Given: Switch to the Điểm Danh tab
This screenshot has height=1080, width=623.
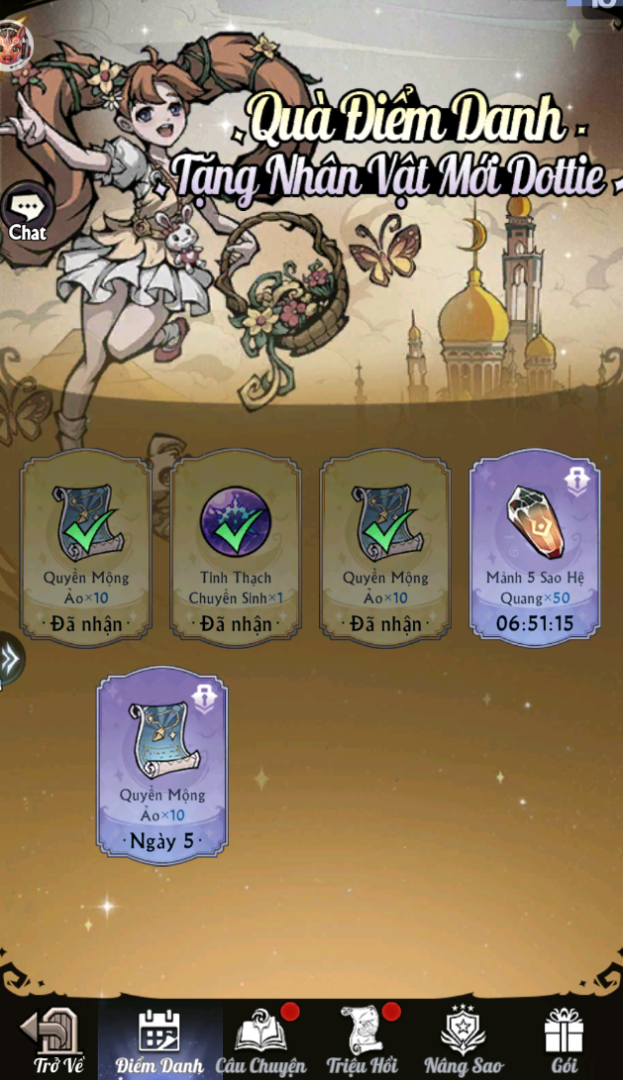Looking at the screenshot, I should tap(160, 1041).
